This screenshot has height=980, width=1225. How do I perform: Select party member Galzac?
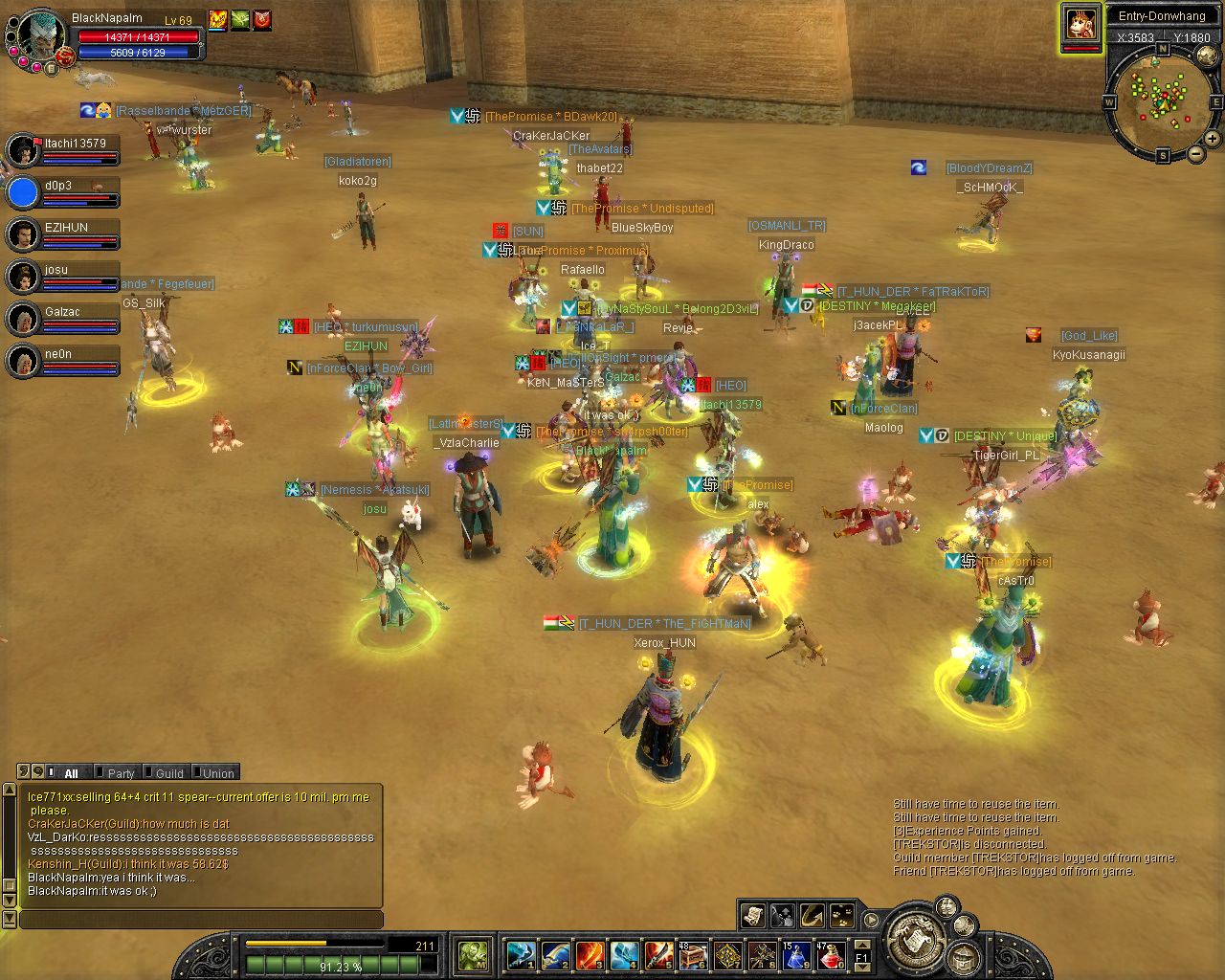tap(63, 319)
